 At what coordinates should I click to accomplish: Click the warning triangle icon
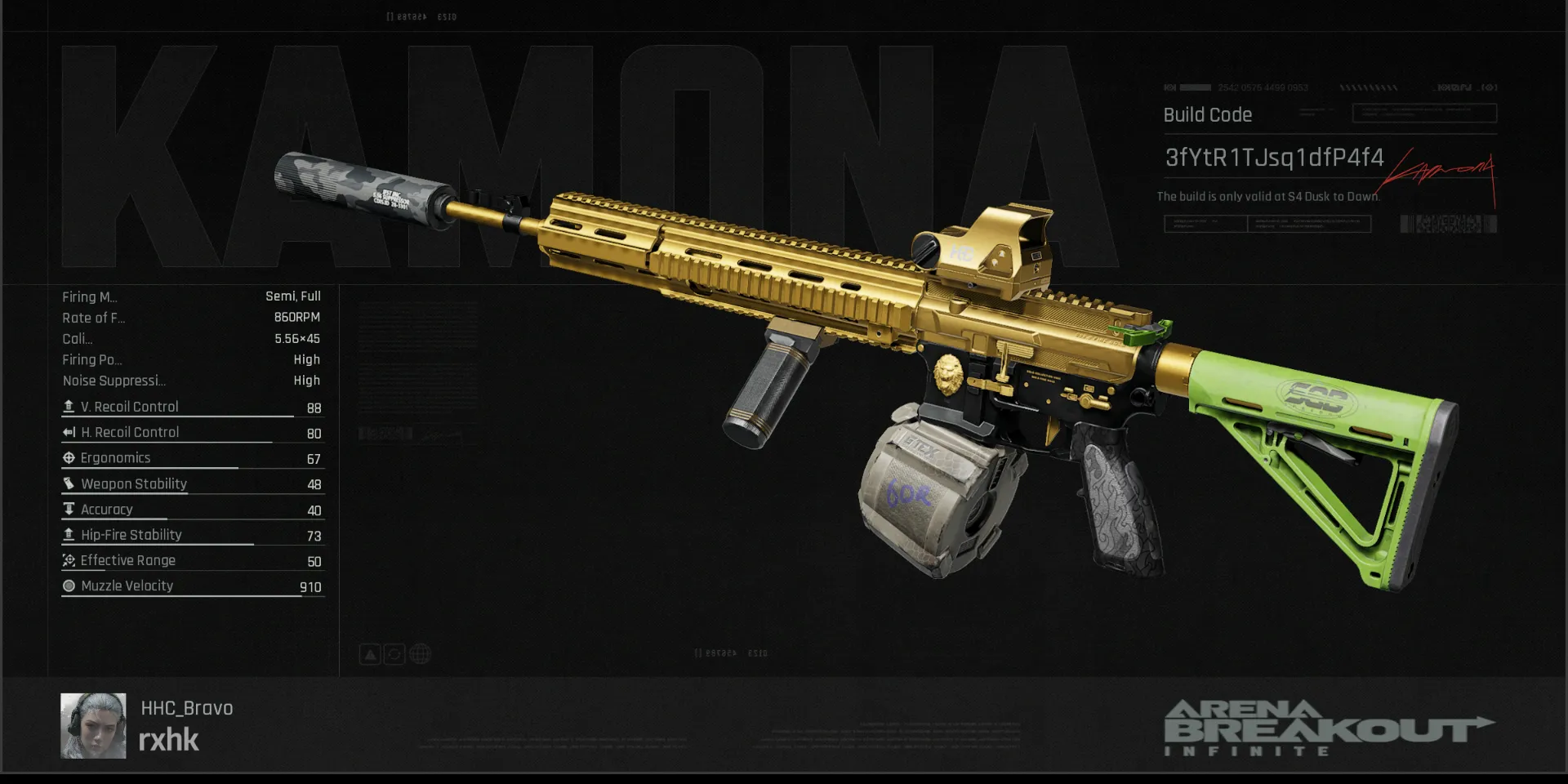click(x=370, y=654)
